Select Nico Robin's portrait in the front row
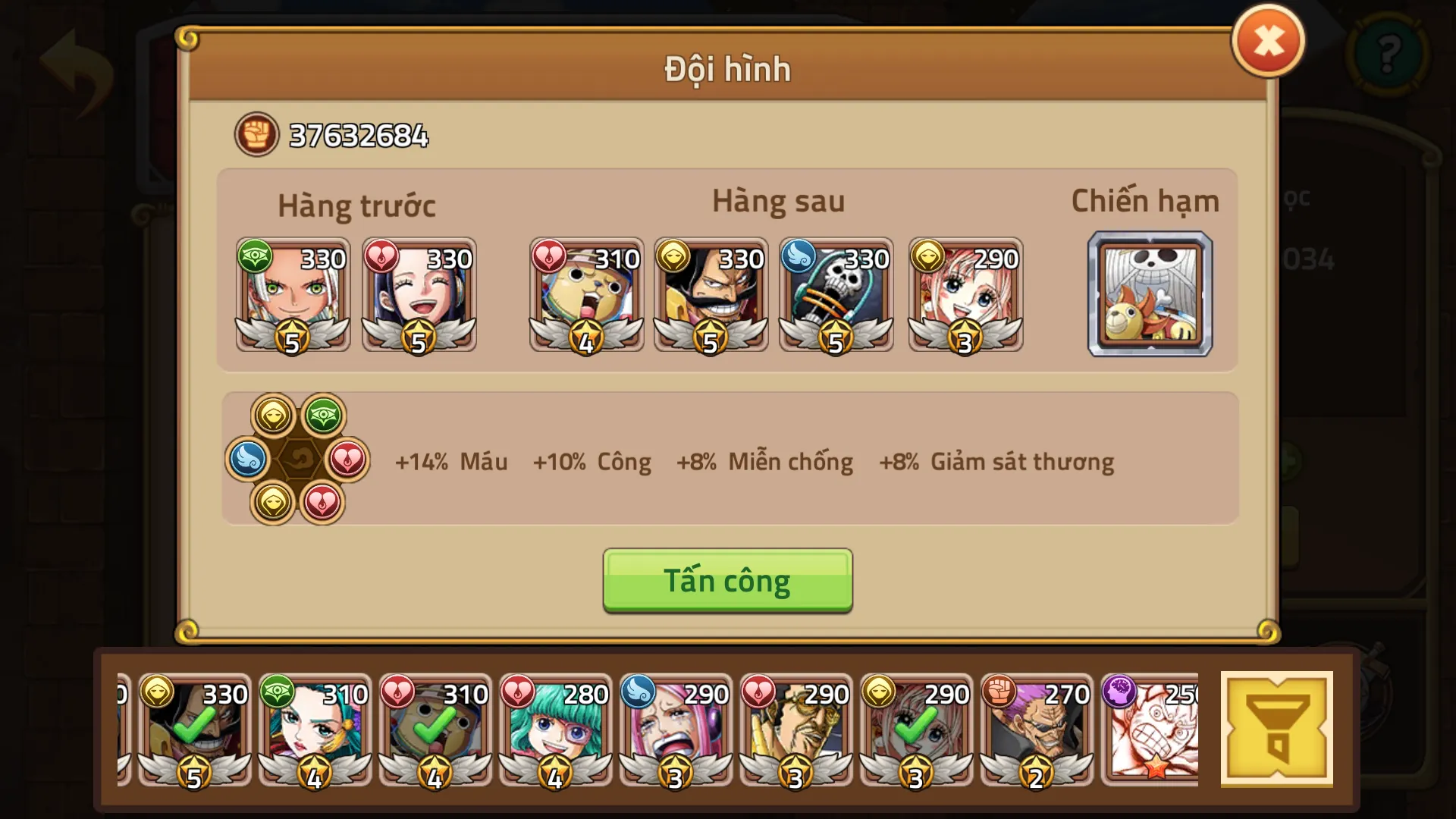This screenshot has width=1456, height=819. (x=419, y=296)
